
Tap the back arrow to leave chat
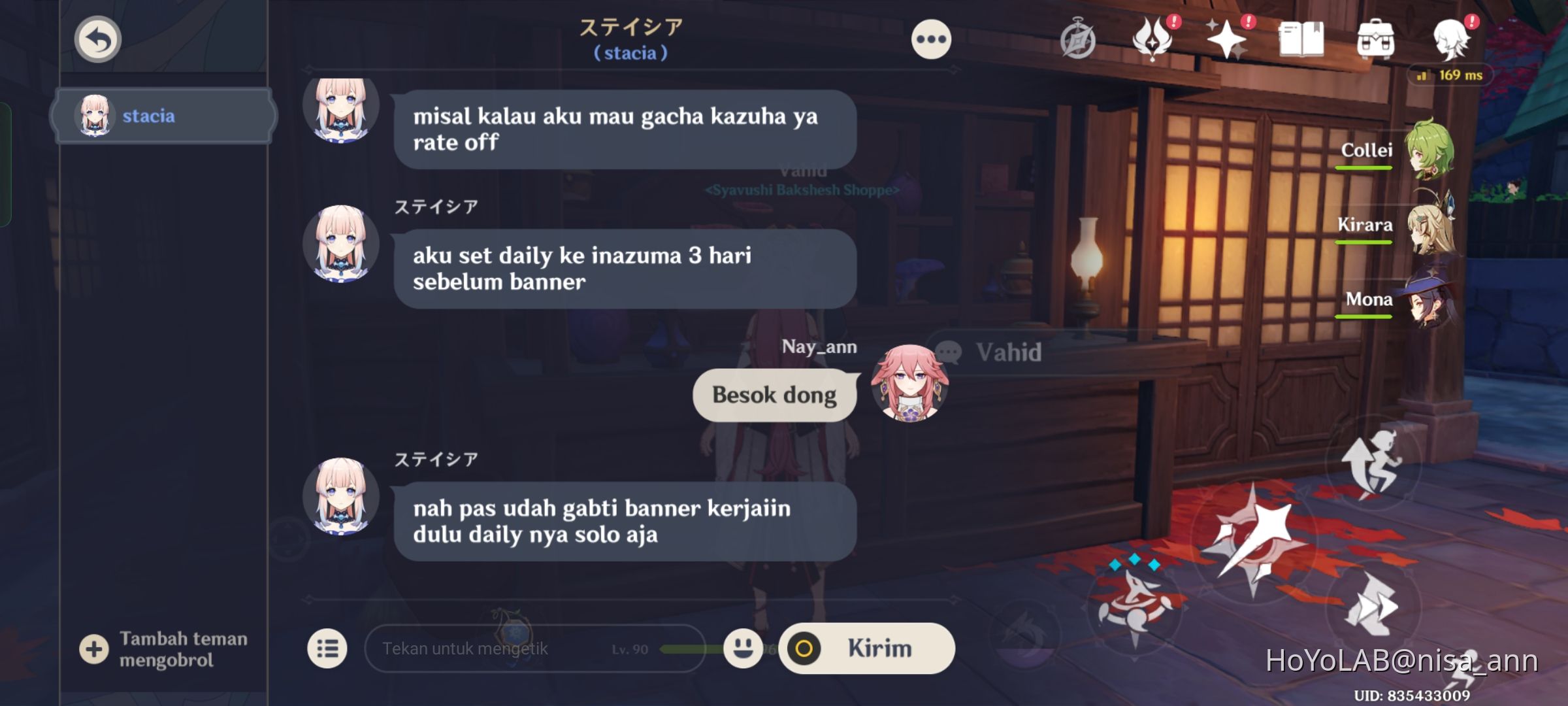(97, 39)
